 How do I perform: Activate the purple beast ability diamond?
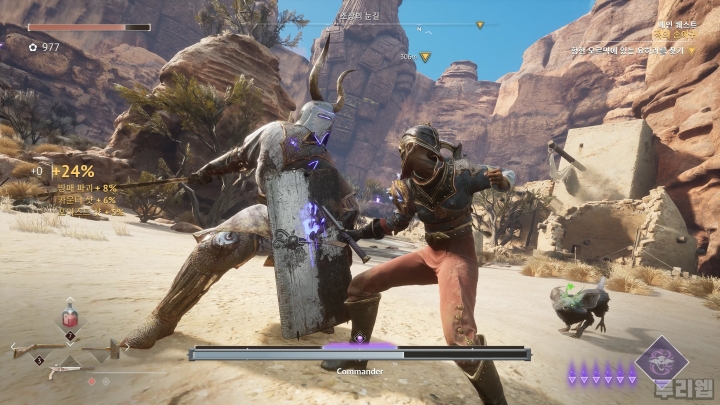tap(662, 360)
